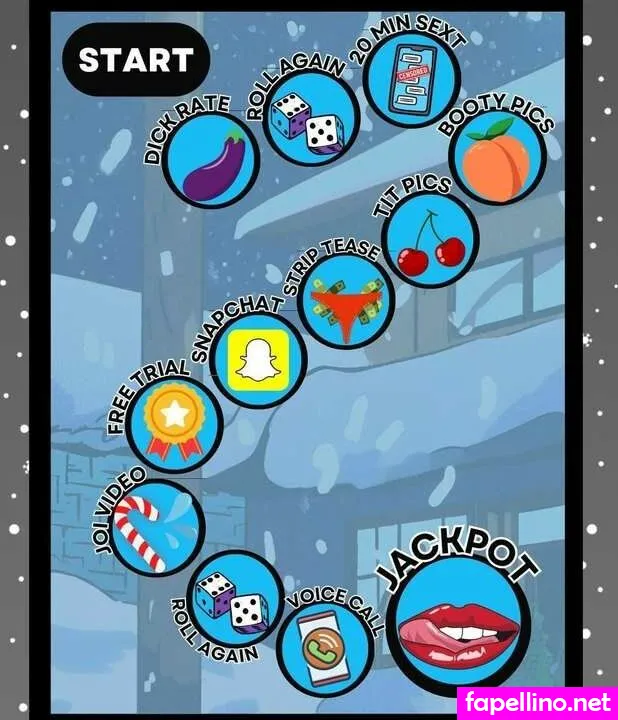Select the Jackpot lips tile
Screen dimensions: 618x720
point(459,626)
